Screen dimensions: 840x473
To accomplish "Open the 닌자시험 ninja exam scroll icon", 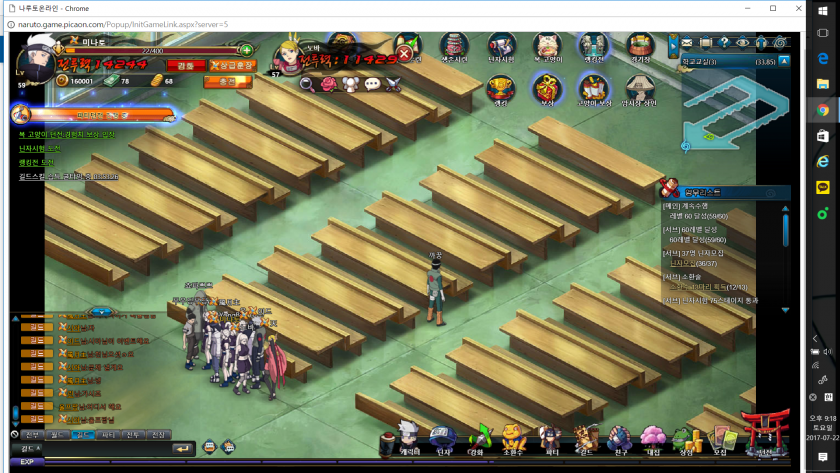I will click(x=501, y=47).
